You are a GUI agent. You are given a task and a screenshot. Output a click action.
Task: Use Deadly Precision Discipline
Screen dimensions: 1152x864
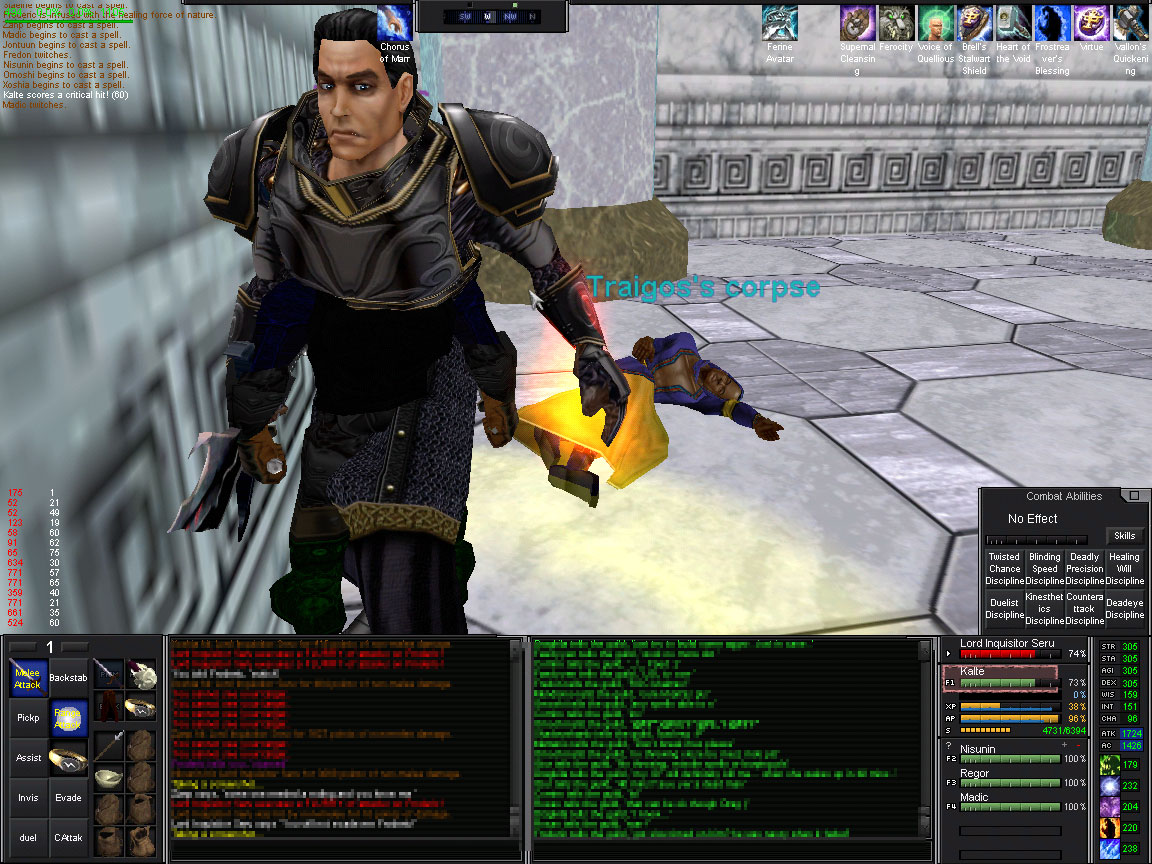tap(1084, 569)
